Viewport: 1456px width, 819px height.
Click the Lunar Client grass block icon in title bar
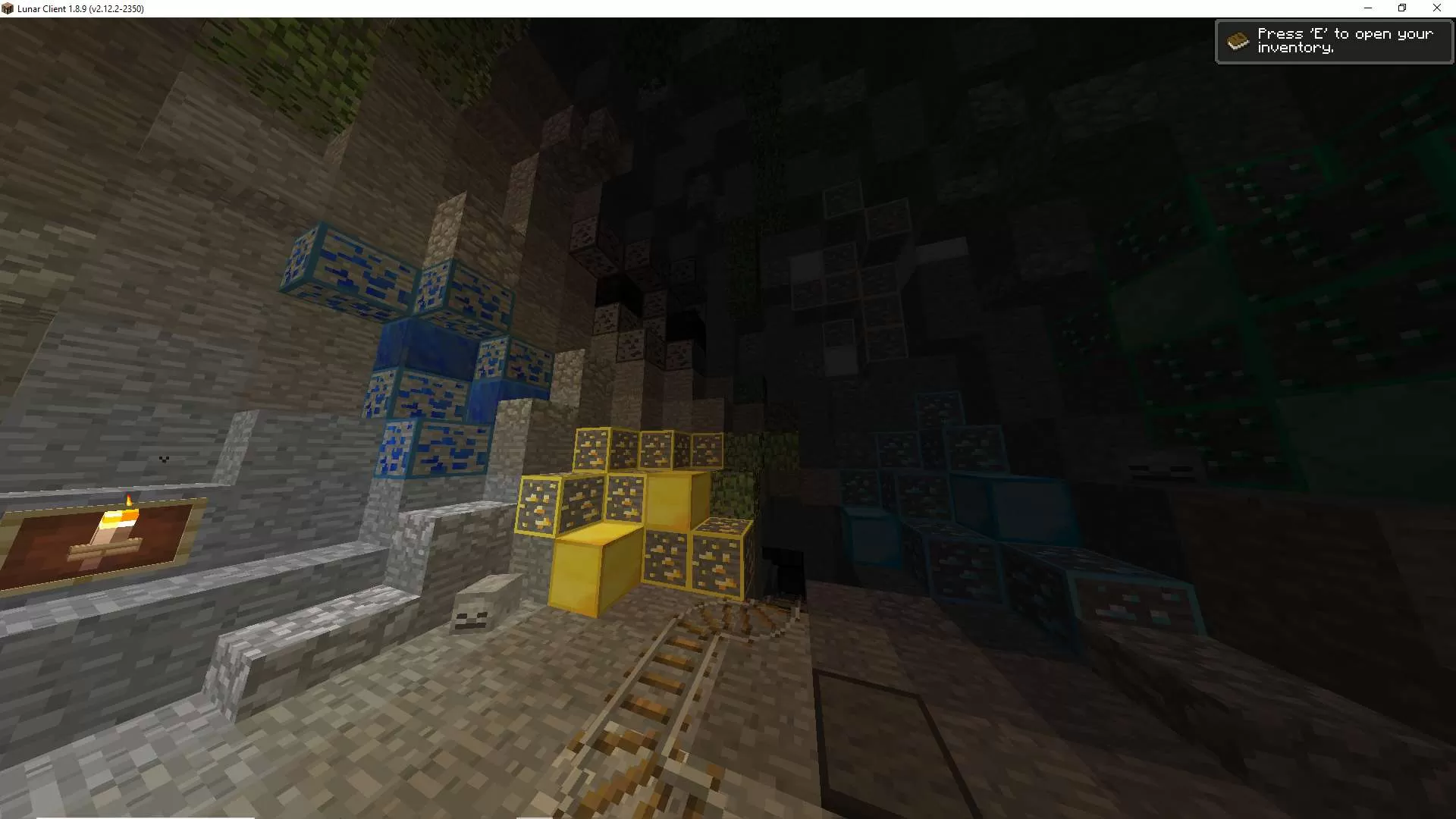[x=10, y=8]
